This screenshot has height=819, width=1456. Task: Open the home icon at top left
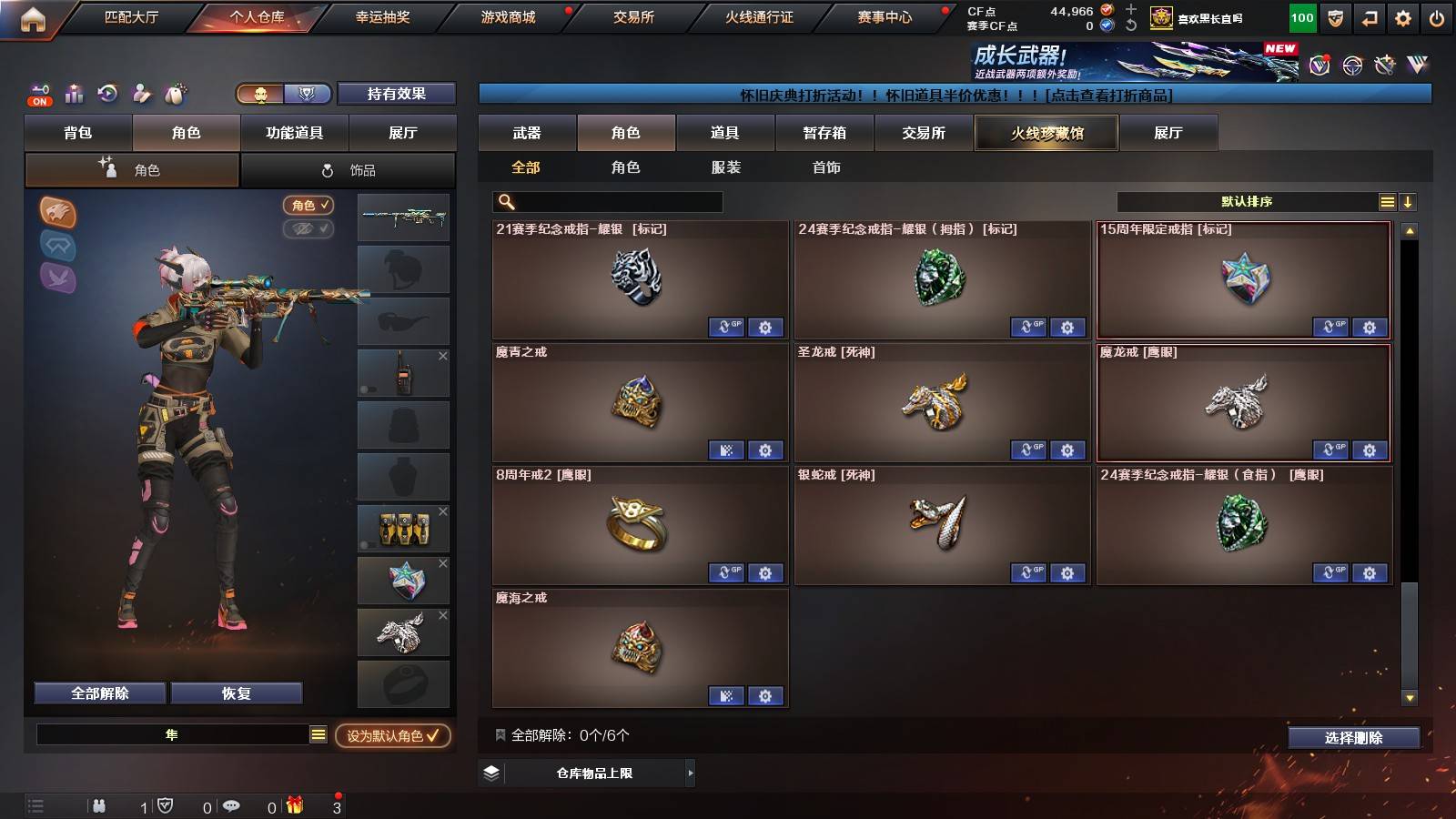pyautogui.click(x=34, y=16)
